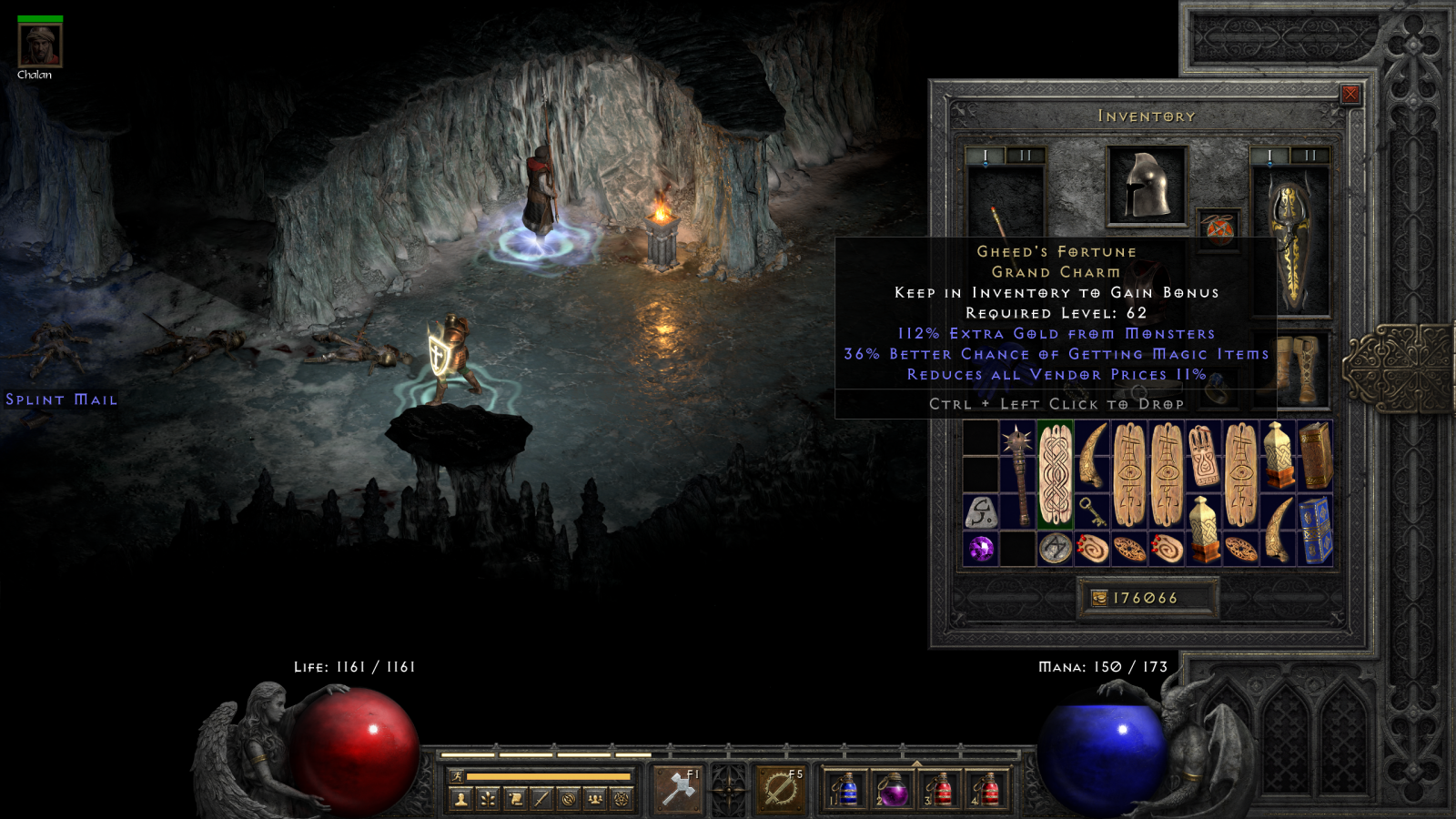Use the purple rejuvenation potion in belt
Viewport: 1456px width, 819px height.
[892, 789]
